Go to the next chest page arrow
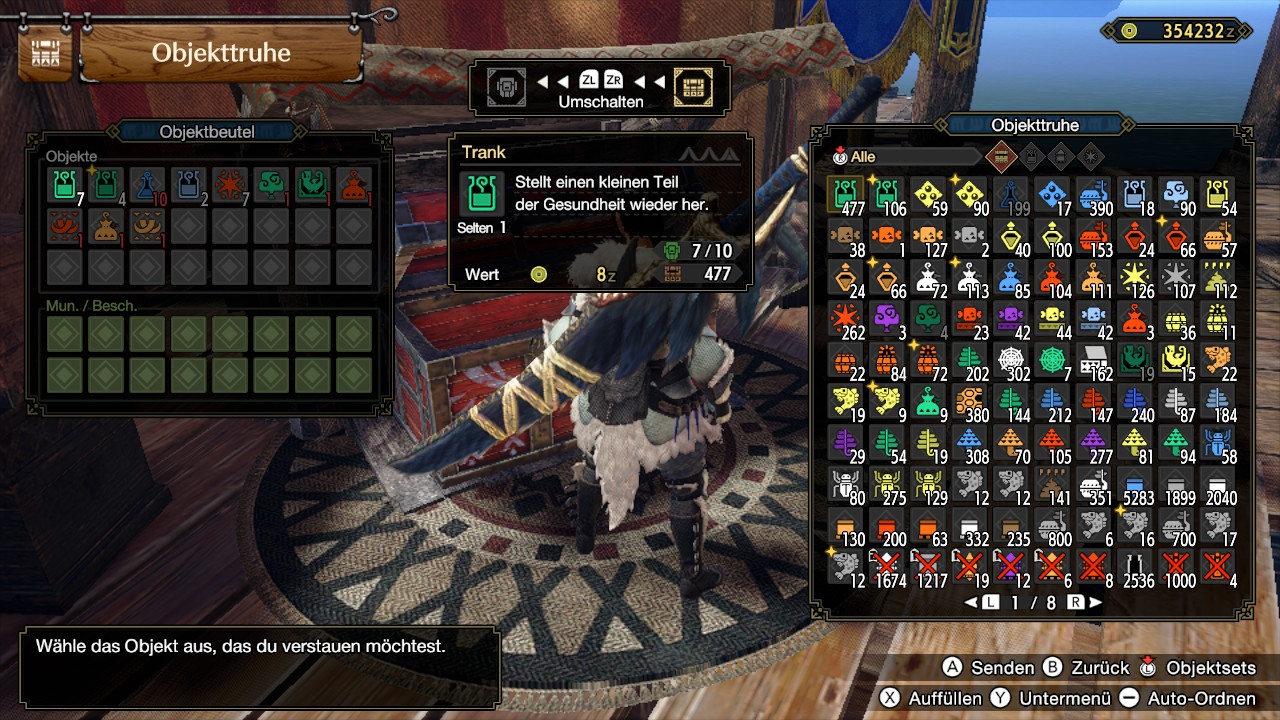Screen dimensions: 1280x720 coord(1095,603)
